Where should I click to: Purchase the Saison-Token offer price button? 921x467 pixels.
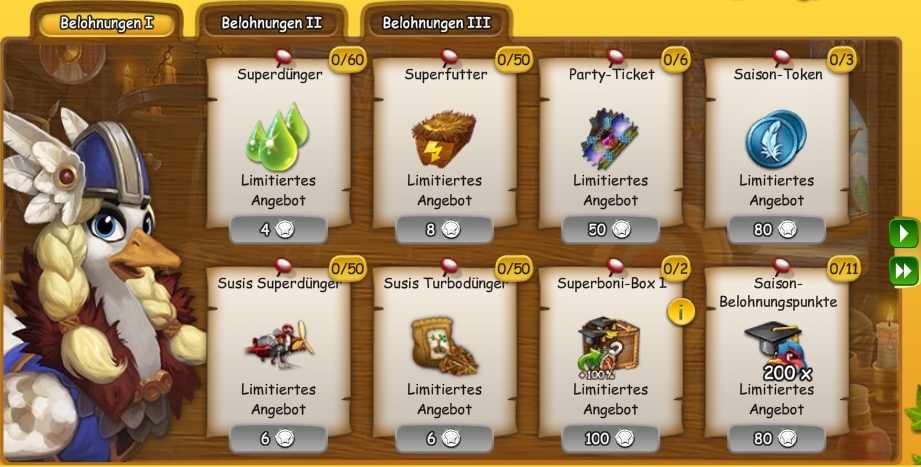coord(776,230)
